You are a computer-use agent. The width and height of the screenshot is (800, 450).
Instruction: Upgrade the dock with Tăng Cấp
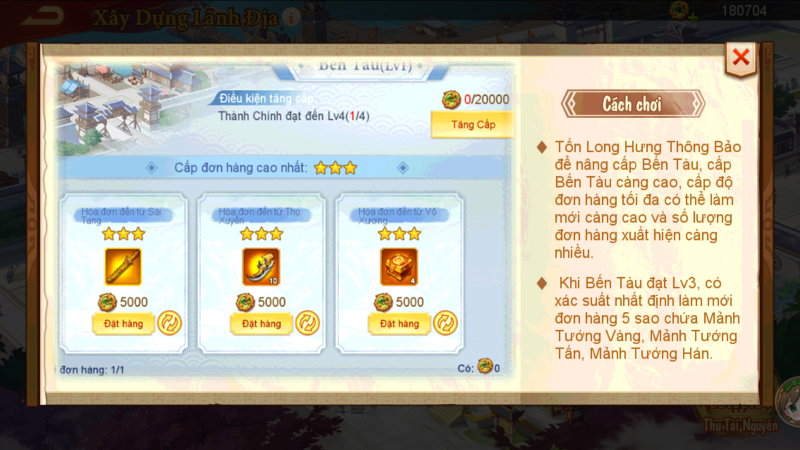471,124
